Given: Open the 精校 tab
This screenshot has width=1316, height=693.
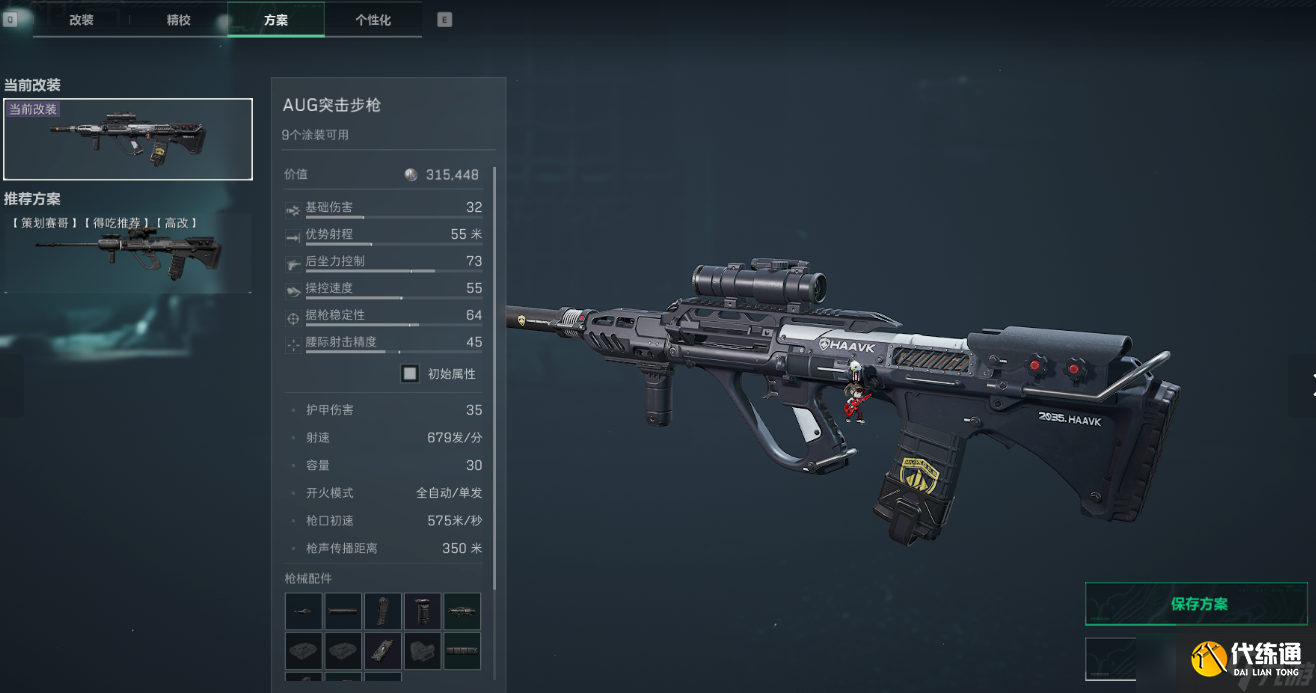Looking at the screenshot, I should (x=179, y=20).
